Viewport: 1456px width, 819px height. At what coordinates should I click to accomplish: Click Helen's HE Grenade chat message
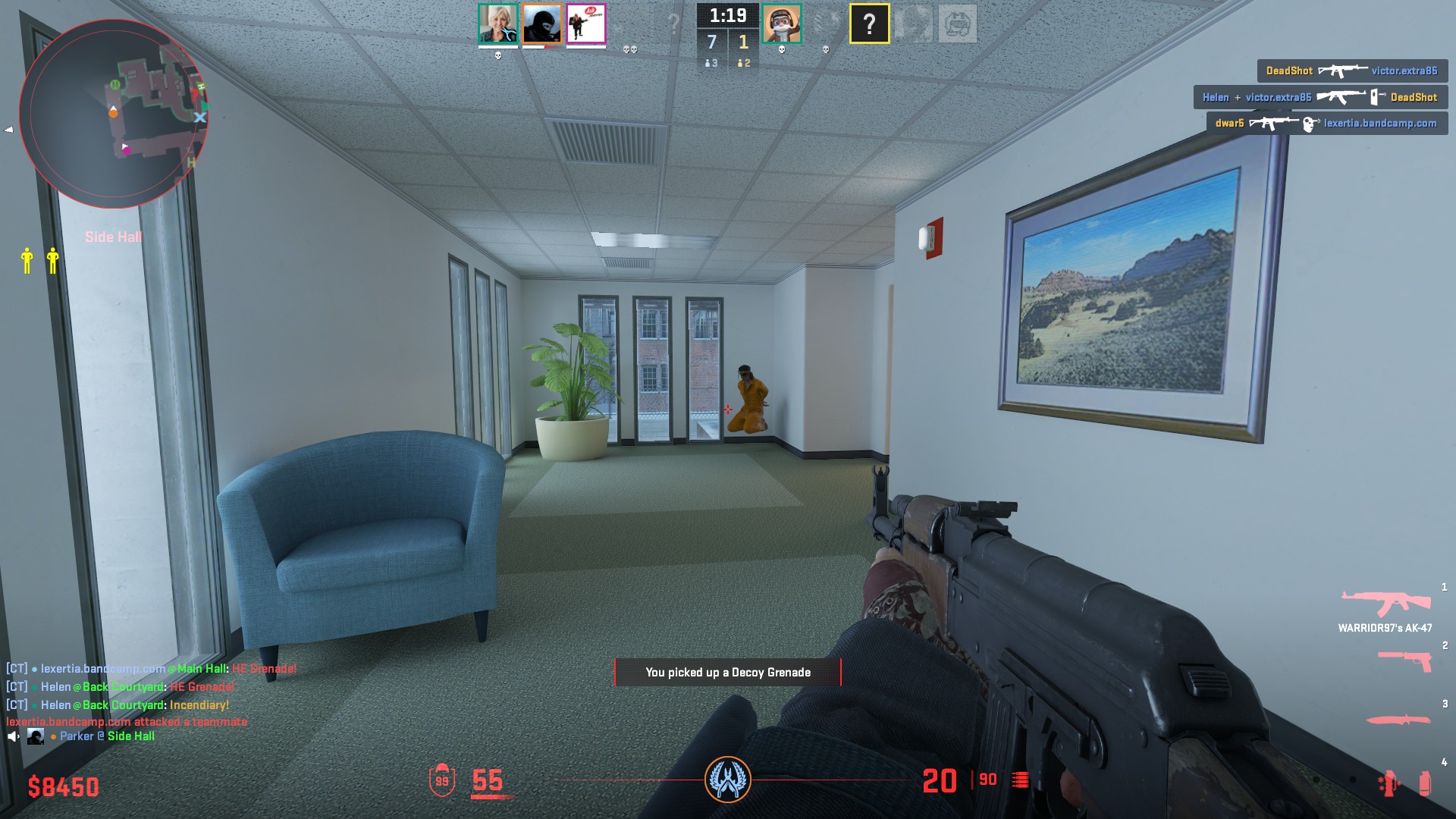120,687
